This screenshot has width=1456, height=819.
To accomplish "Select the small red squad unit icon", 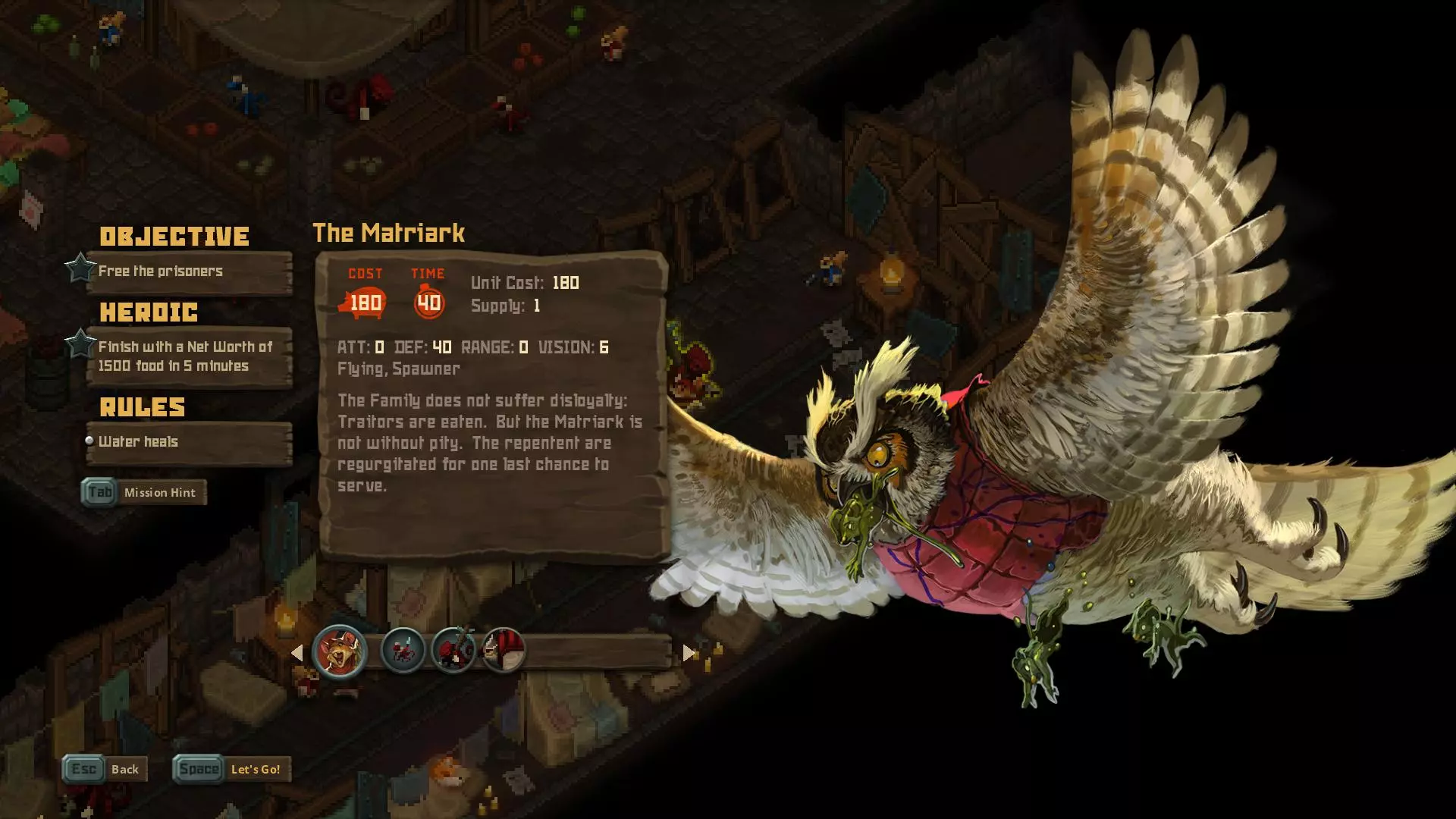I will [403, 651].
